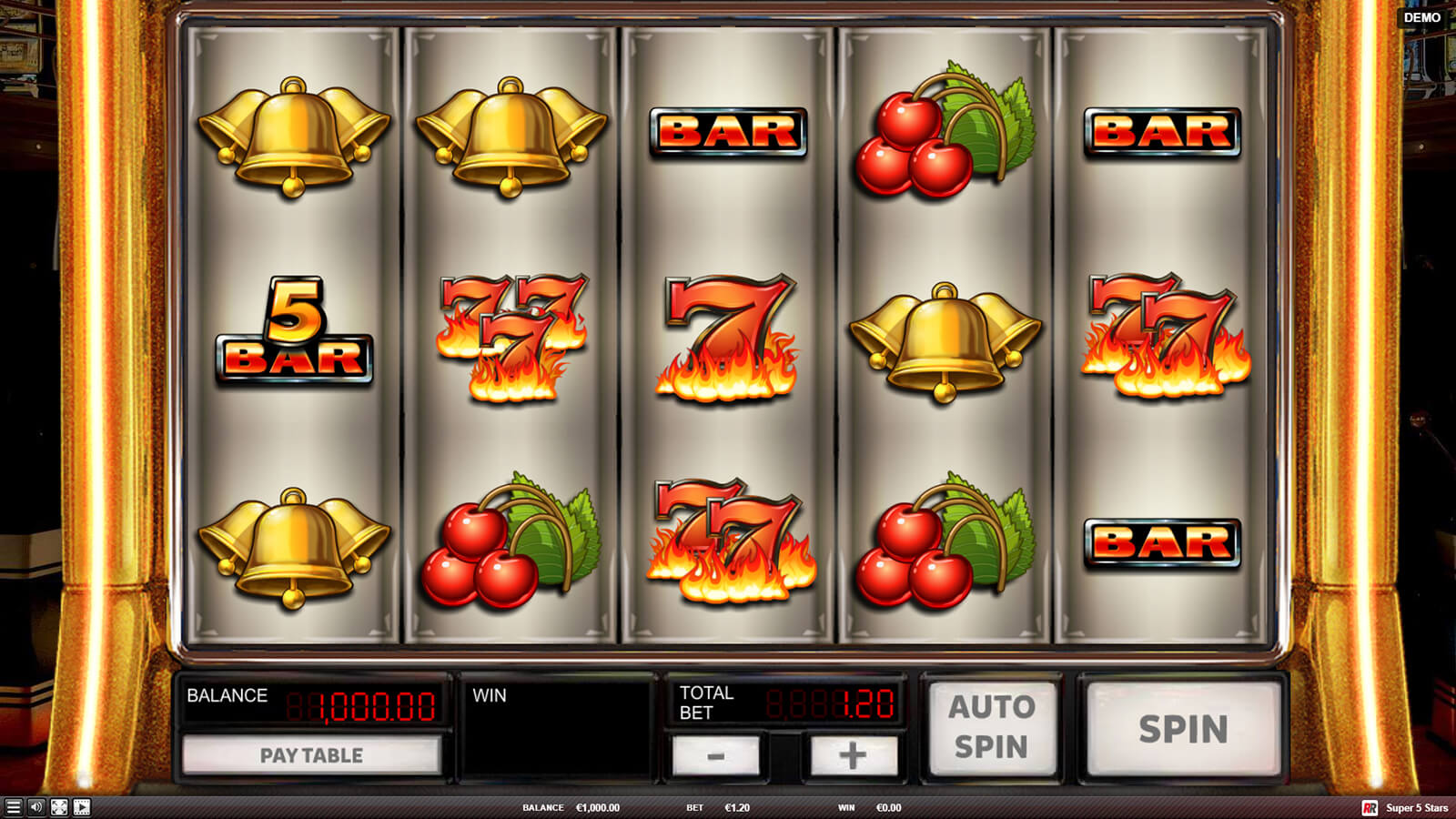Click the film-strip play icon

pyautogui.click(x=82, y=807)
